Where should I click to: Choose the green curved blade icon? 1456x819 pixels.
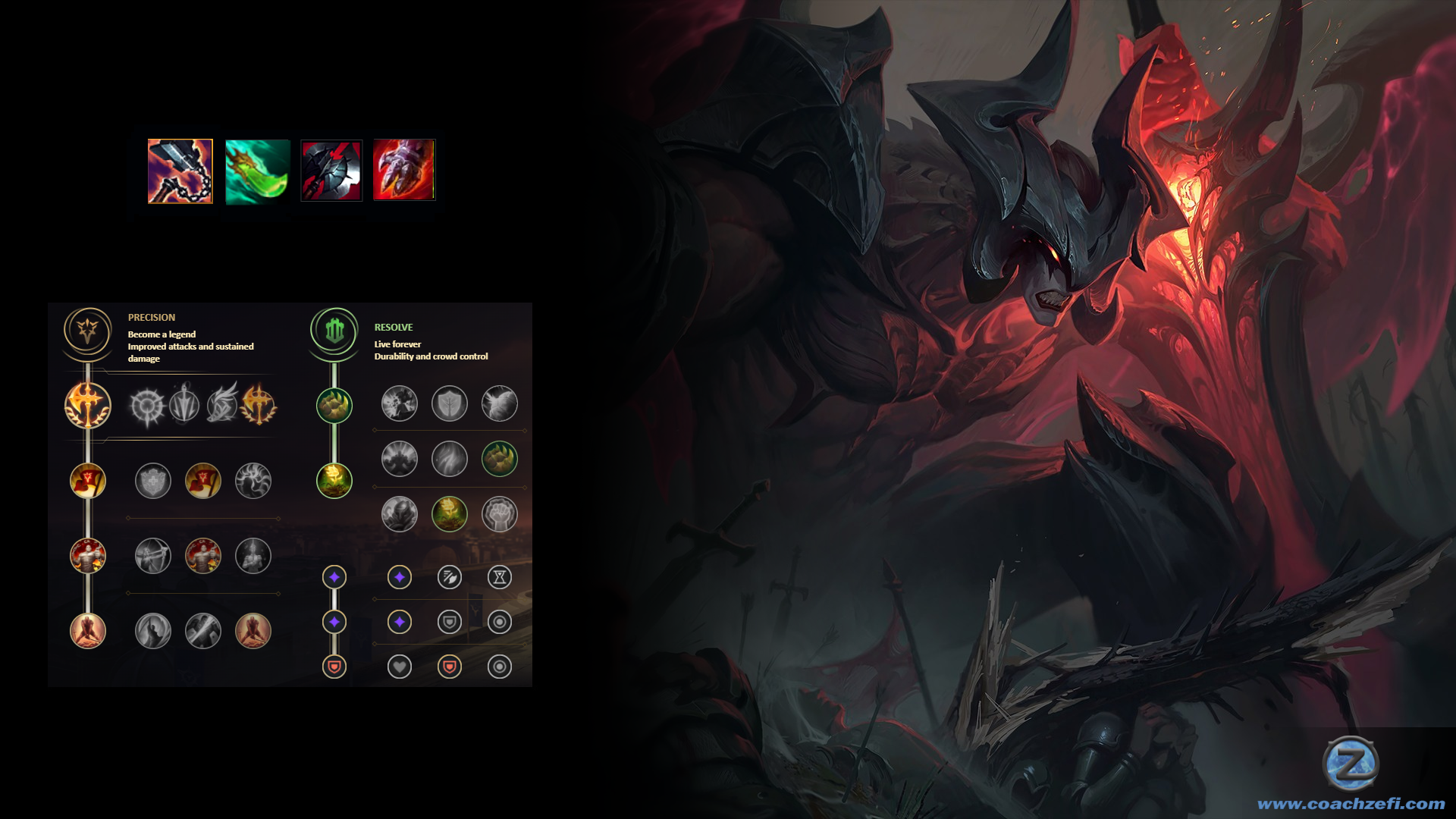click(x=257, y=171)
